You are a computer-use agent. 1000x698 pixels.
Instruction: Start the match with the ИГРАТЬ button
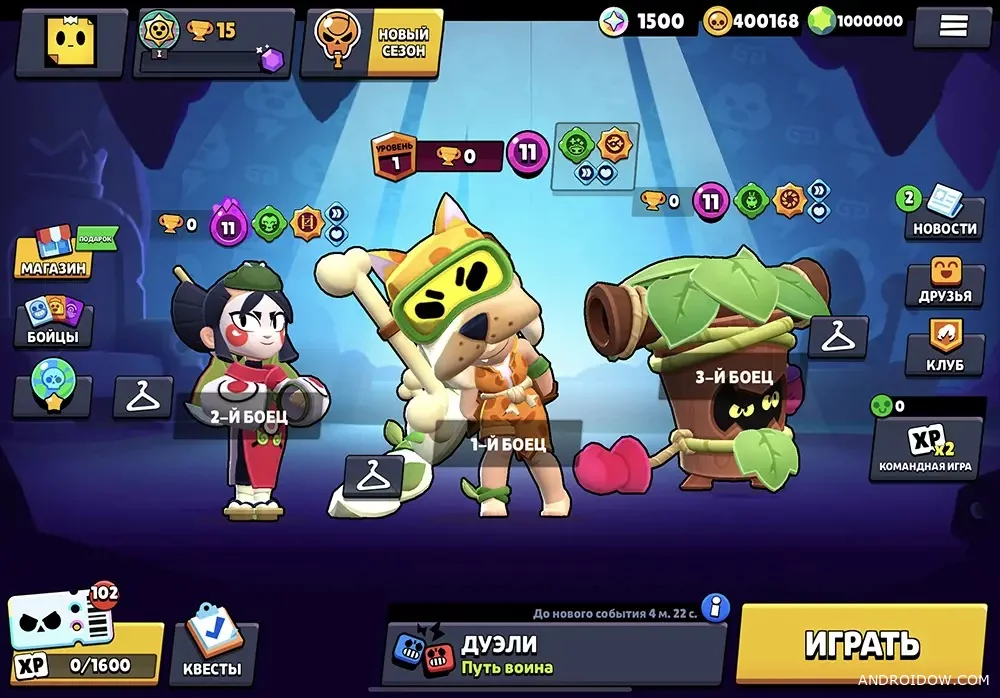click(861, 644)
